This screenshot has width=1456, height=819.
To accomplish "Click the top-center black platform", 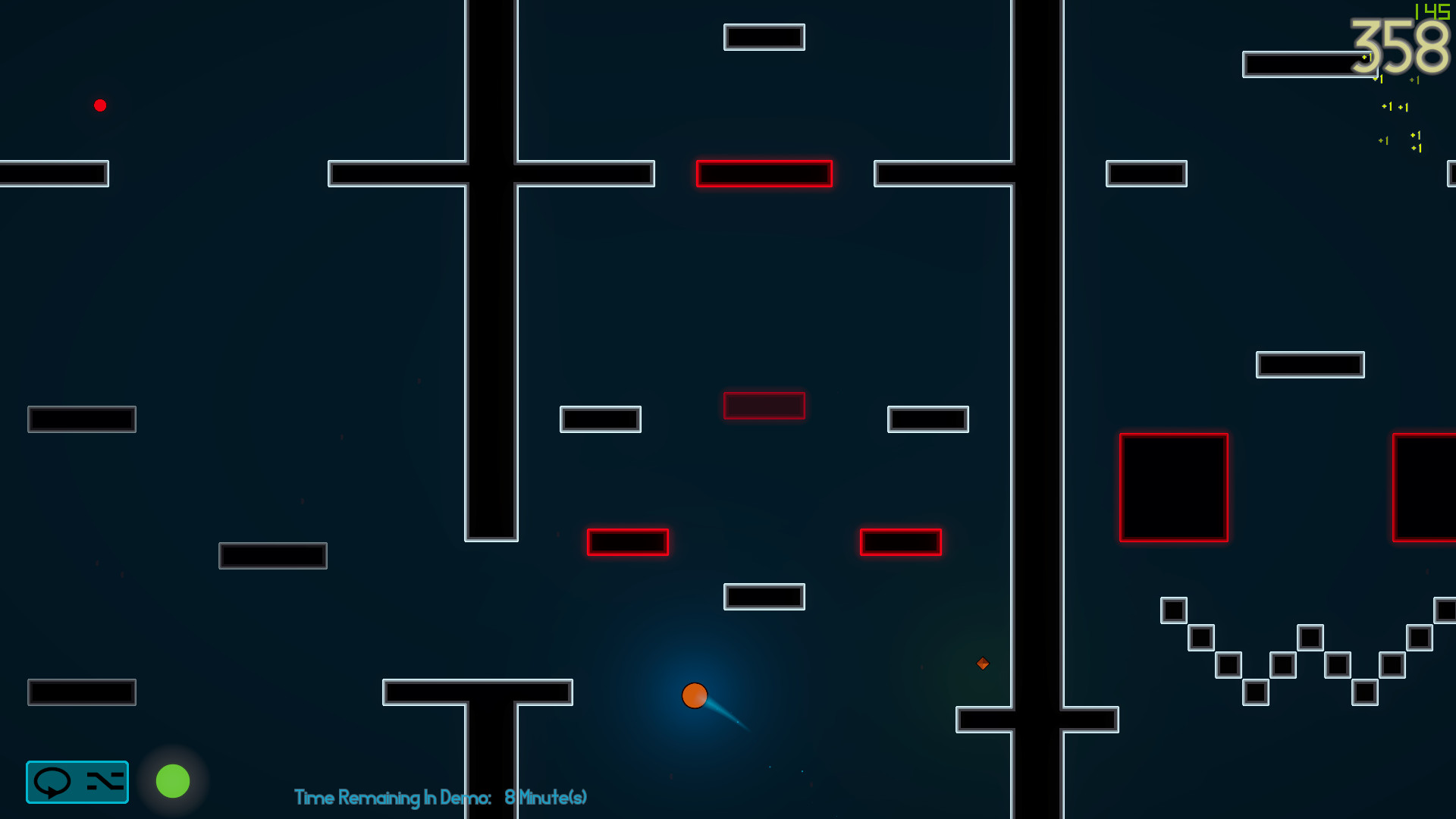I will (764, 36).
